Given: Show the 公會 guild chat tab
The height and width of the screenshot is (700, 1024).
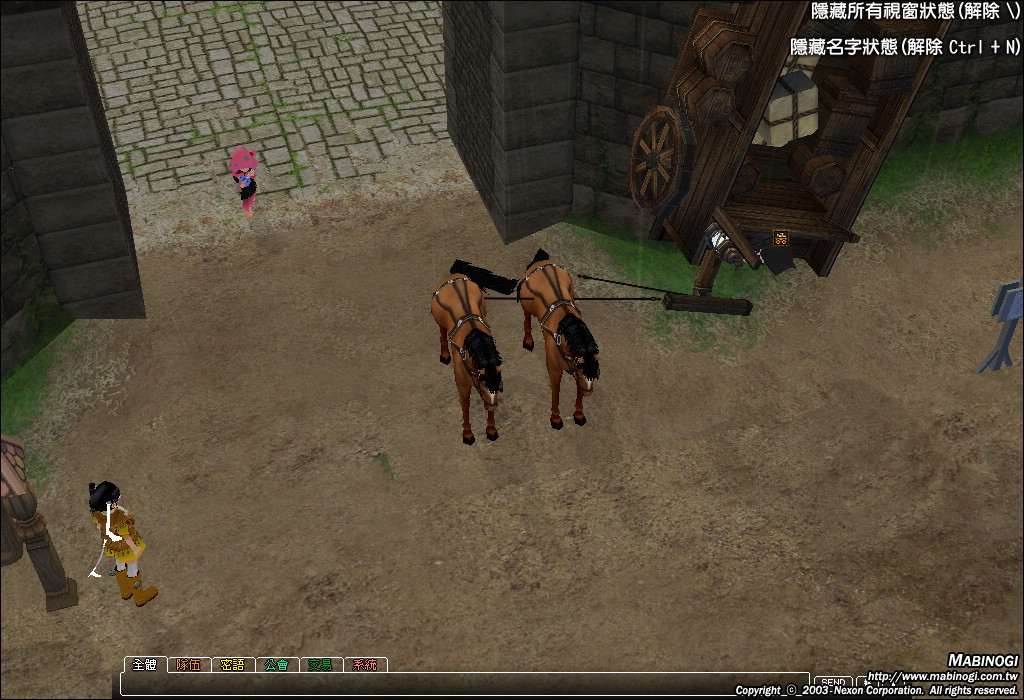Looking at the screenshot, I should (277, 664).
